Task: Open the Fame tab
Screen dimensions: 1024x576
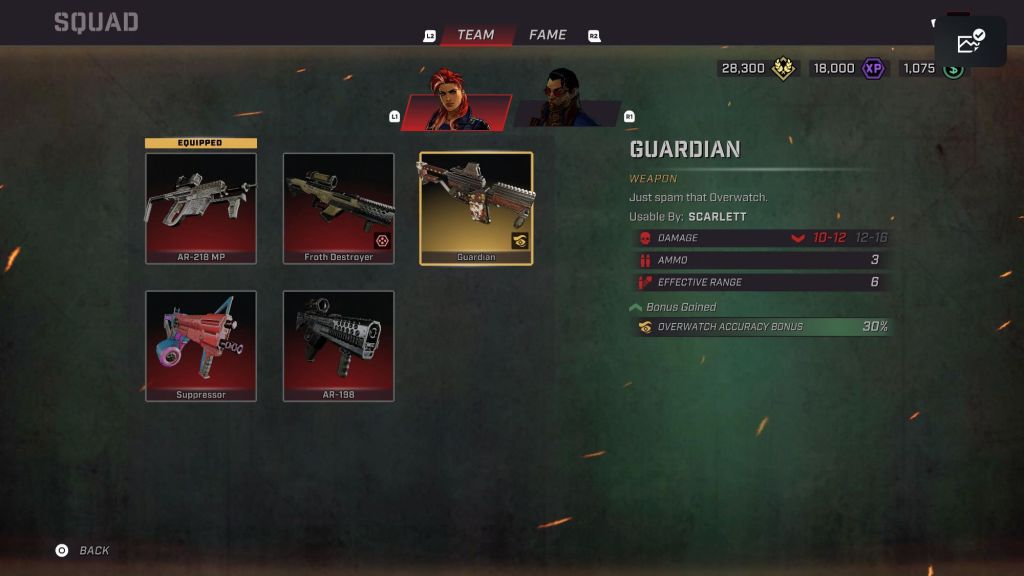Action: coord(547,35)
